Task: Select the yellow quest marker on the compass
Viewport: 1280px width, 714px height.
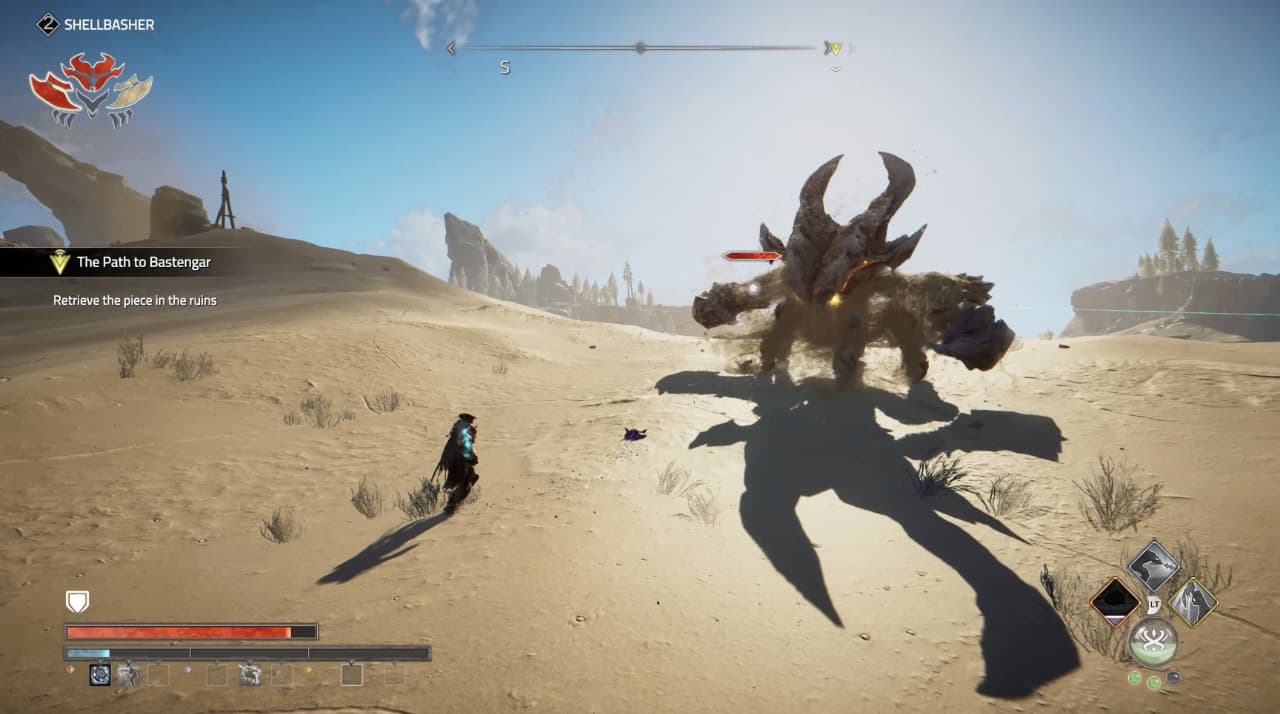Action: [833, 48]
